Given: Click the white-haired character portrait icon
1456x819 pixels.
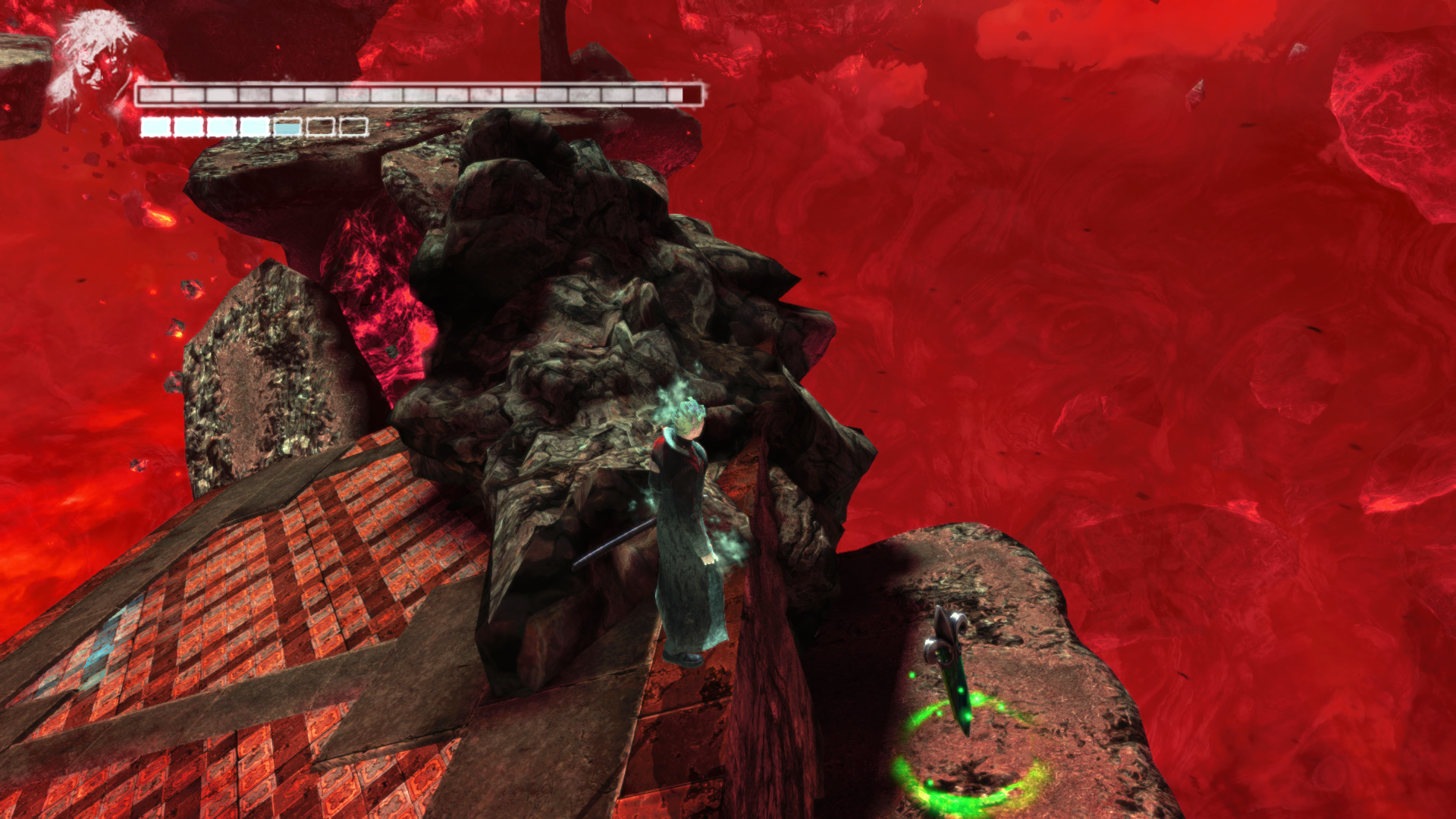Looking at the screenshot, I should (93, 57).
